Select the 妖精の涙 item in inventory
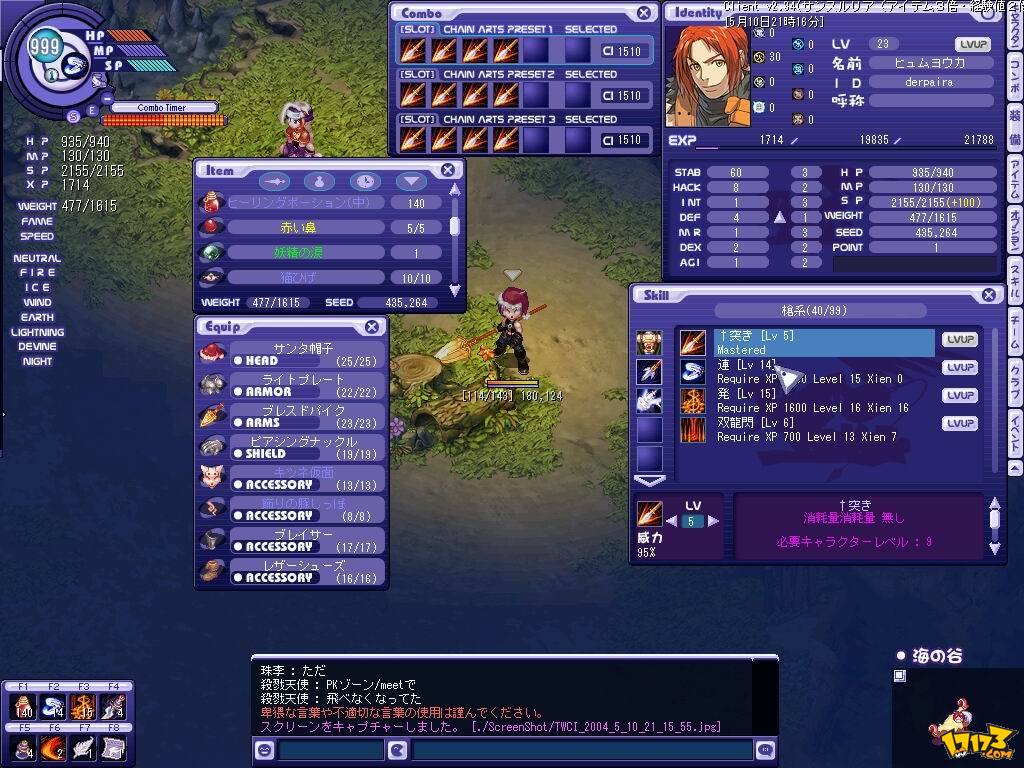 tap(305, 253)
